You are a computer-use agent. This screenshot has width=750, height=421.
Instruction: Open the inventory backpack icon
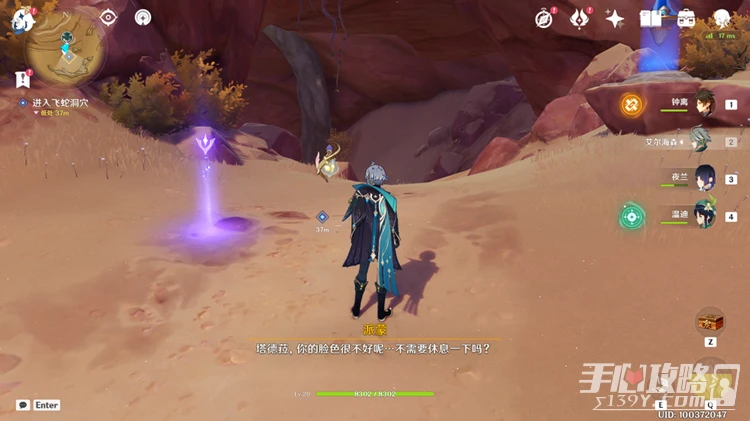[686, 18]
